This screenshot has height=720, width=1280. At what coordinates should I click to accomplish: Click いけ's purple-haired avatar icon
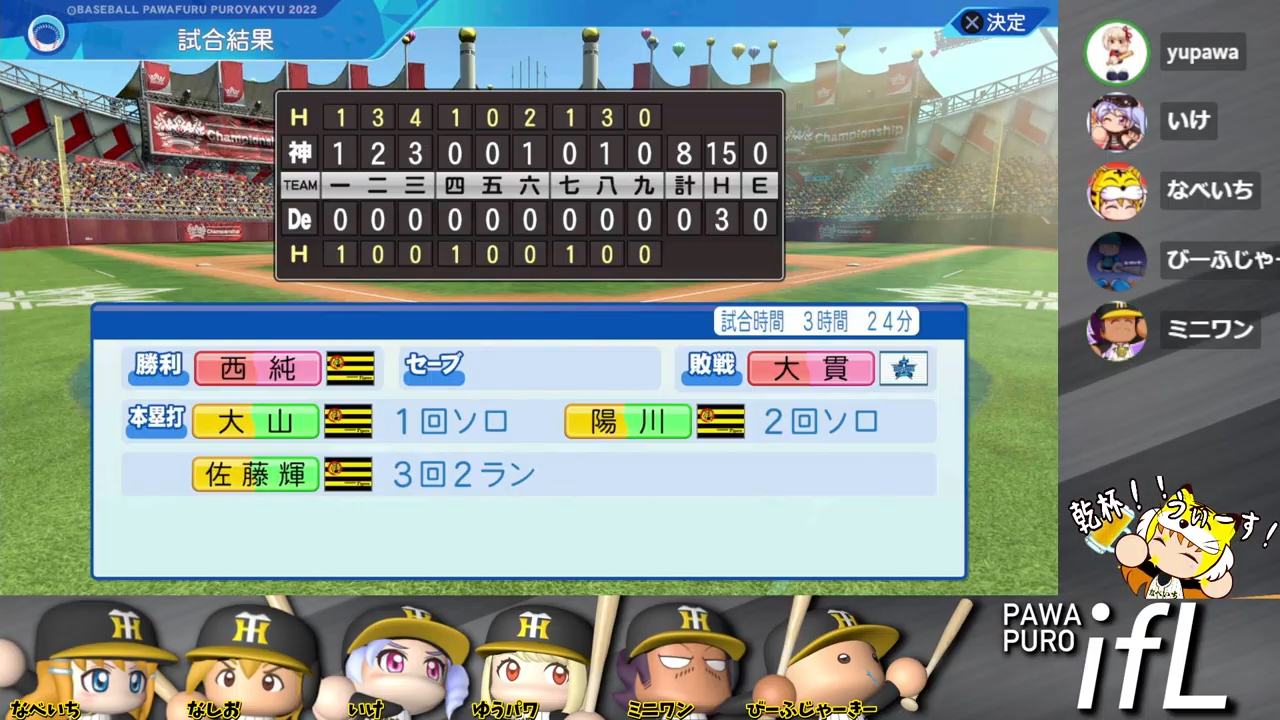pyautogui.click(x=1115, y=122)
